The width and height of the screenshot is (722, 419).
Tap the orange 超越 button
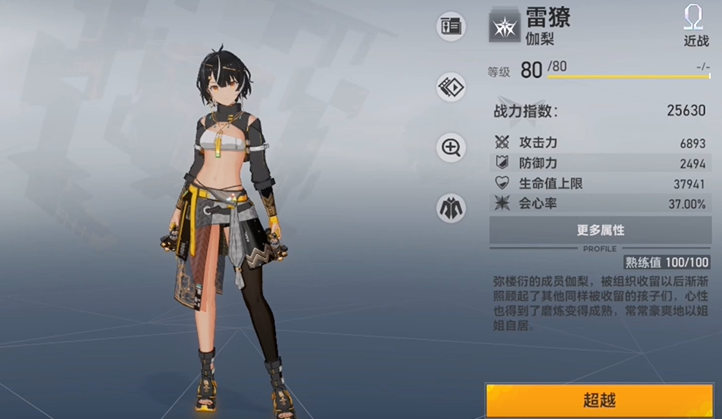(600, 399)
